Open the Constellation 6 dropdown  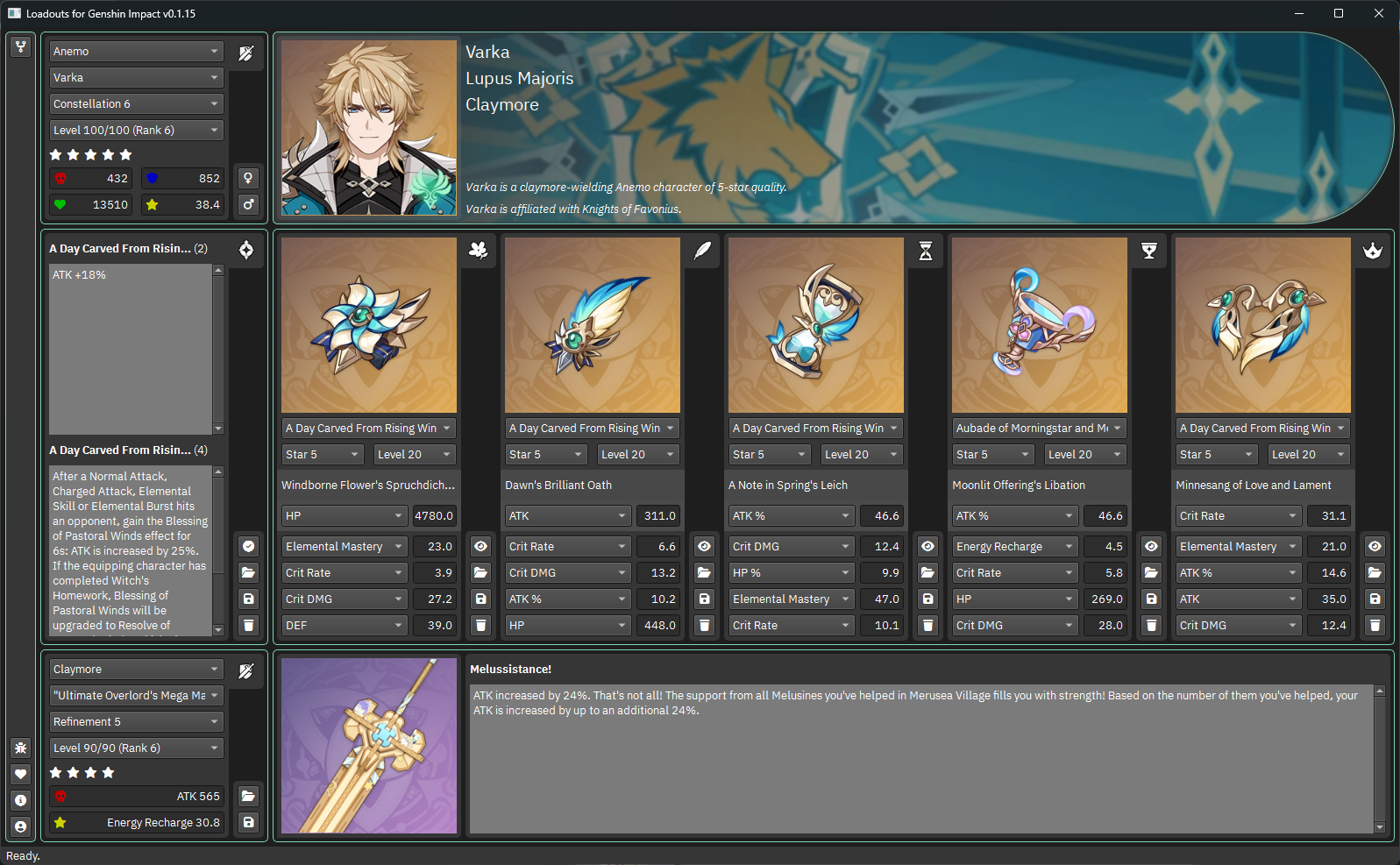136,103
